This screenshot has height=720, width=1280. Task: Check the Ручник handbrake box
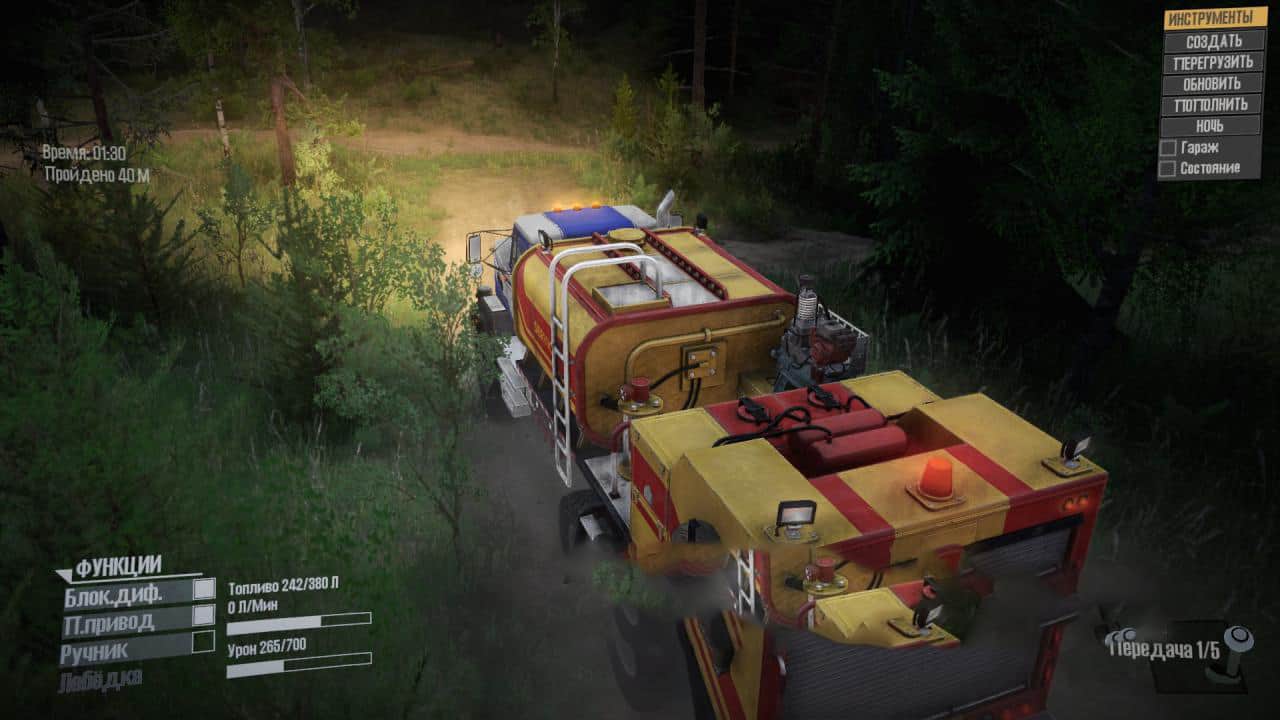click(x=204, y=641)
